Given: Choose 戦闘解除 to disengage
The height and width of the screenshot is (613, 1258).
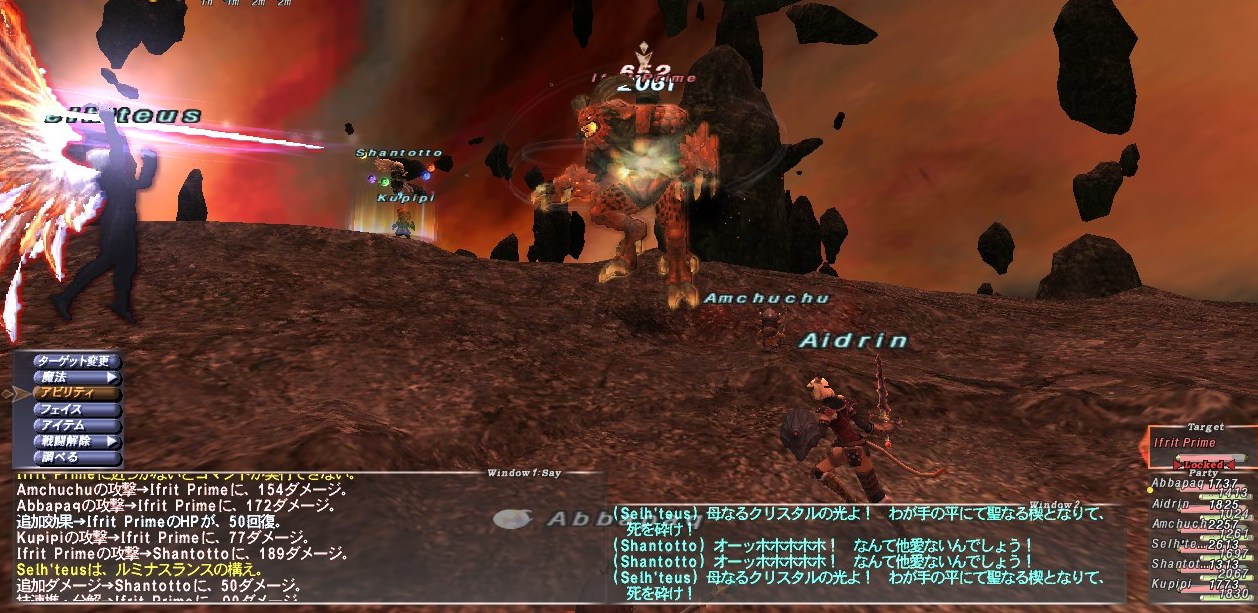Looking at the screenshot, I should tap(77, 441).
